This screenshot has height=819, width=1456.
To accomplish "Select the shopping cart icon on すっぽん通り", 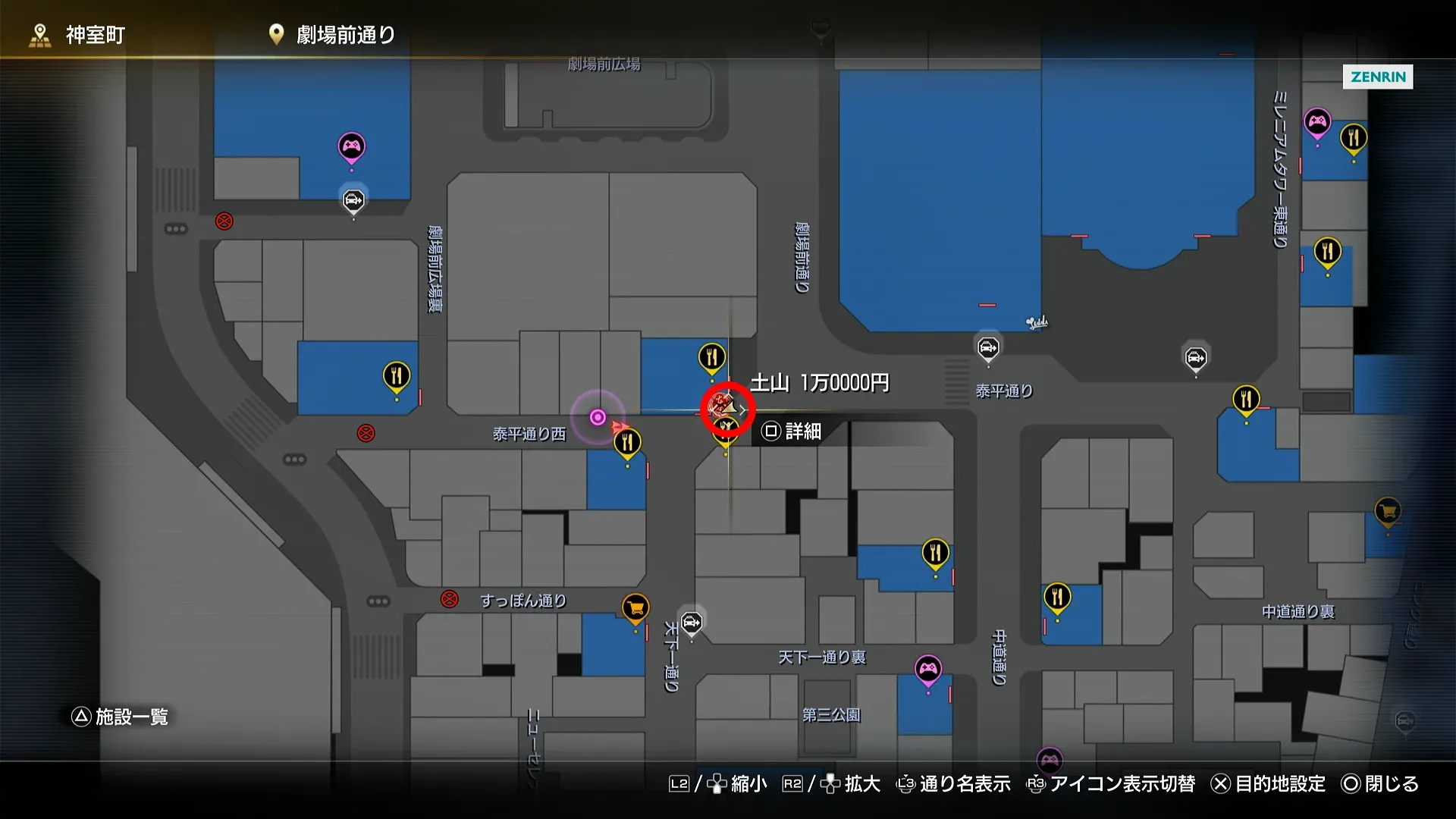I will click(634, 606).
